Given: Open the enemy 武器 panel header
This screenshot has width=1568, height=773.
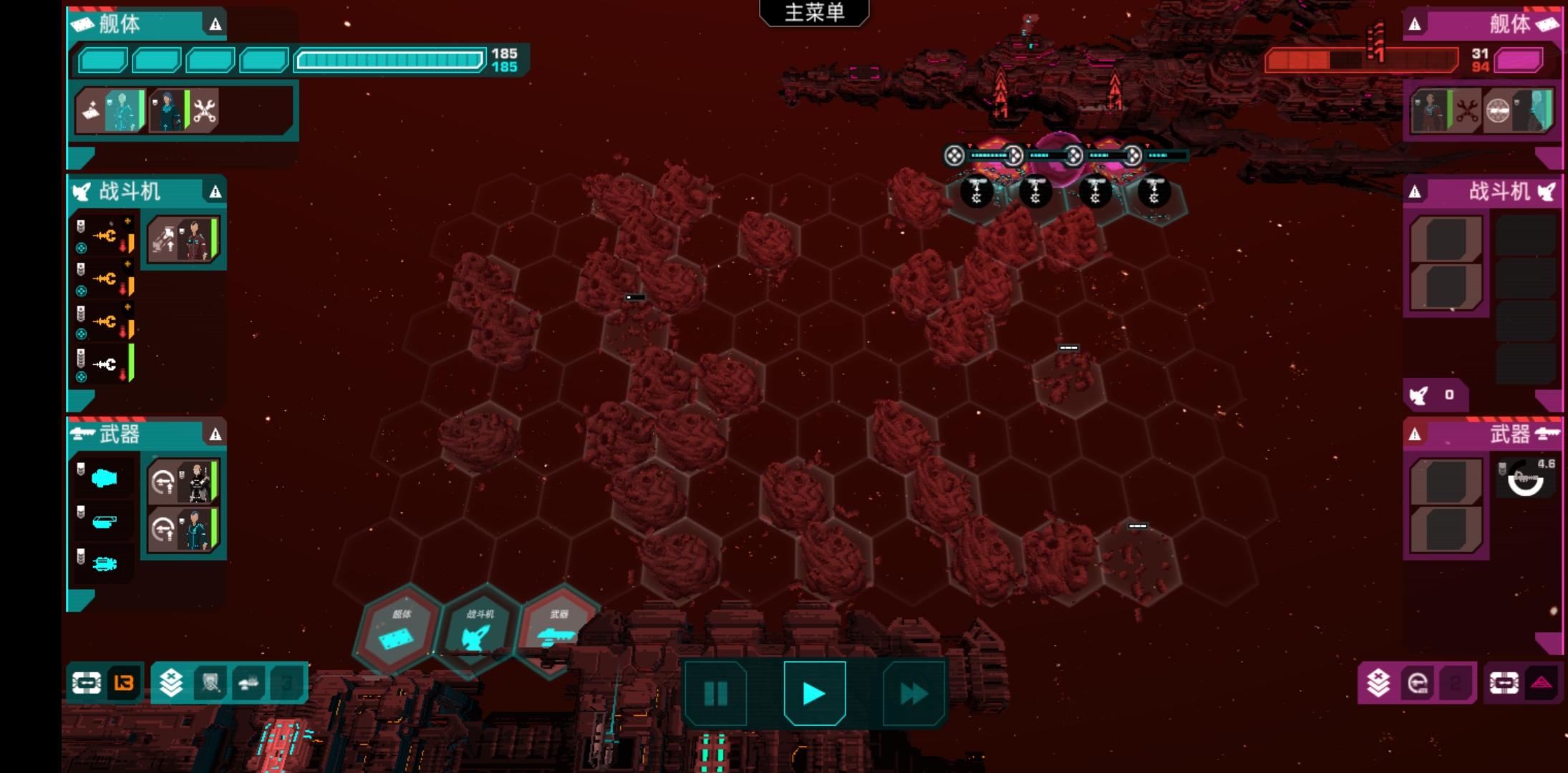Looking at the screenshot, I should [1482, 434].
